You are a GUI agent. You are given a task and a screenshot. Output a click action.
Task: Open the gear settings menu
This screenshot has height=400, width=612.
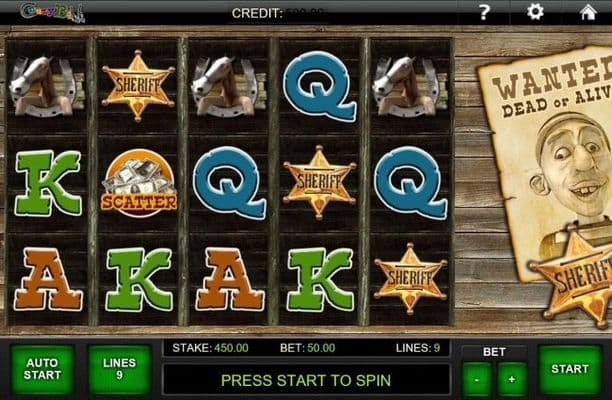click(x=535, y=12)
